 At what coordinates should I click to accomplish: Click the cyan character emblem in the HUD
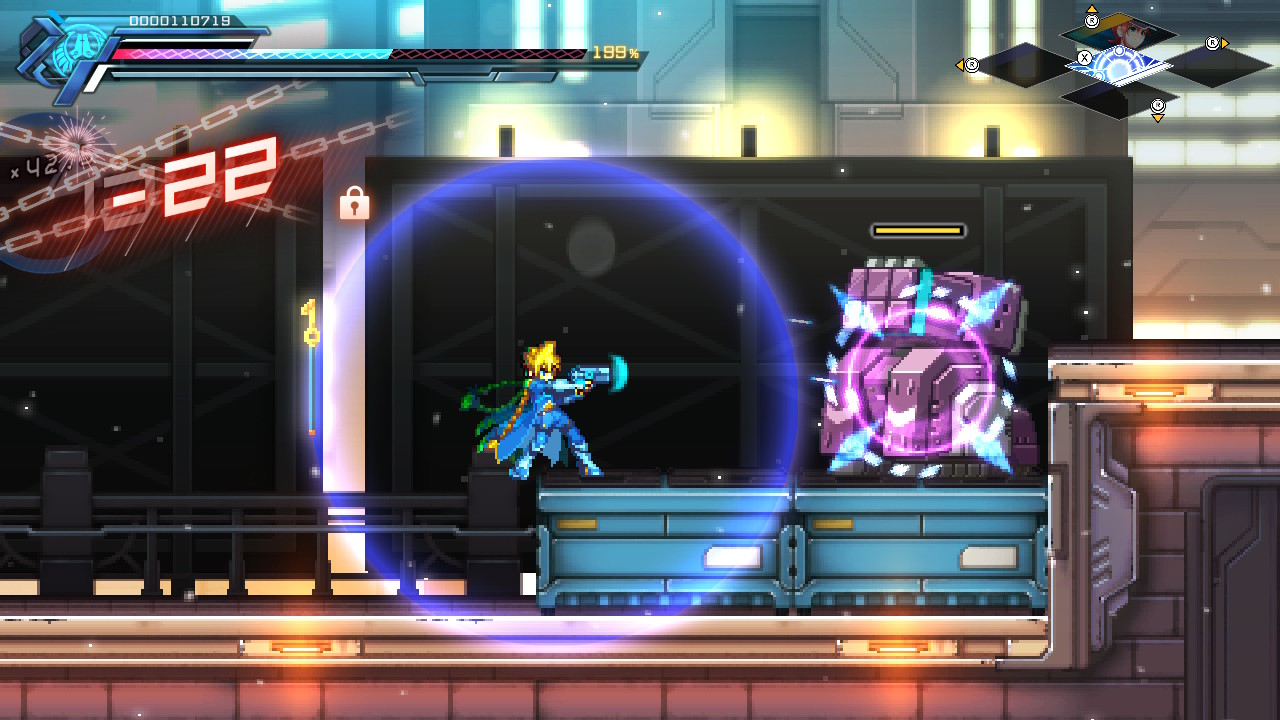(x=72, y=50)
